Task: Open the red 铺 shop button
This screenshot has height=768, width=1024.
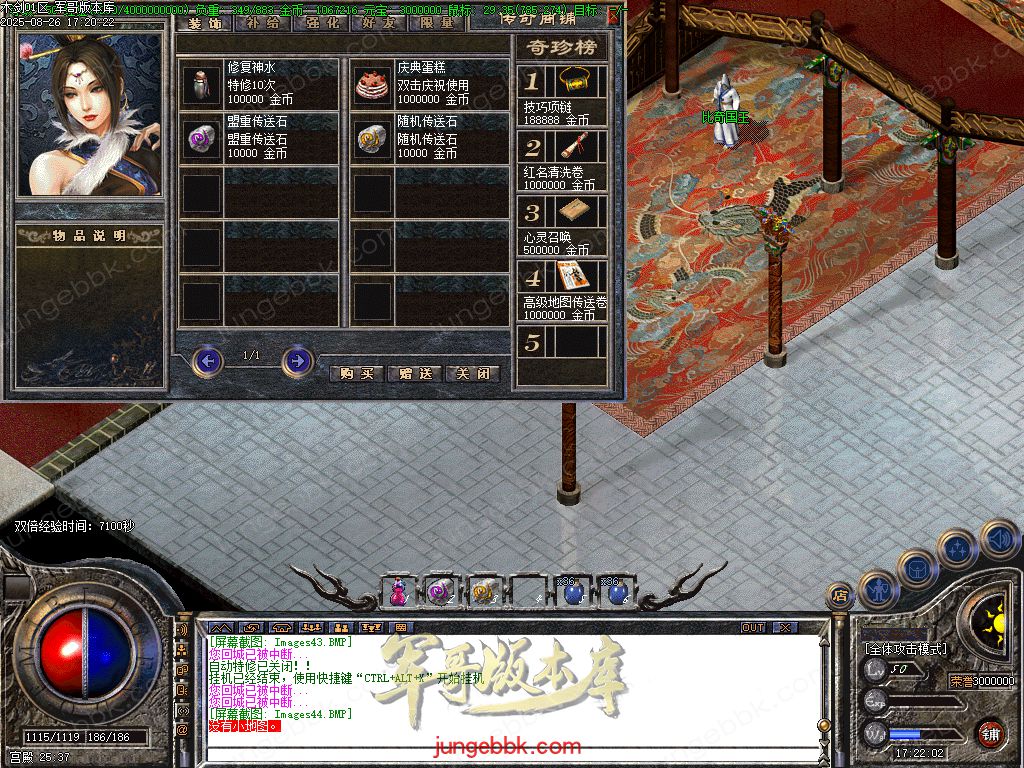Action: (x=991, y=733)
